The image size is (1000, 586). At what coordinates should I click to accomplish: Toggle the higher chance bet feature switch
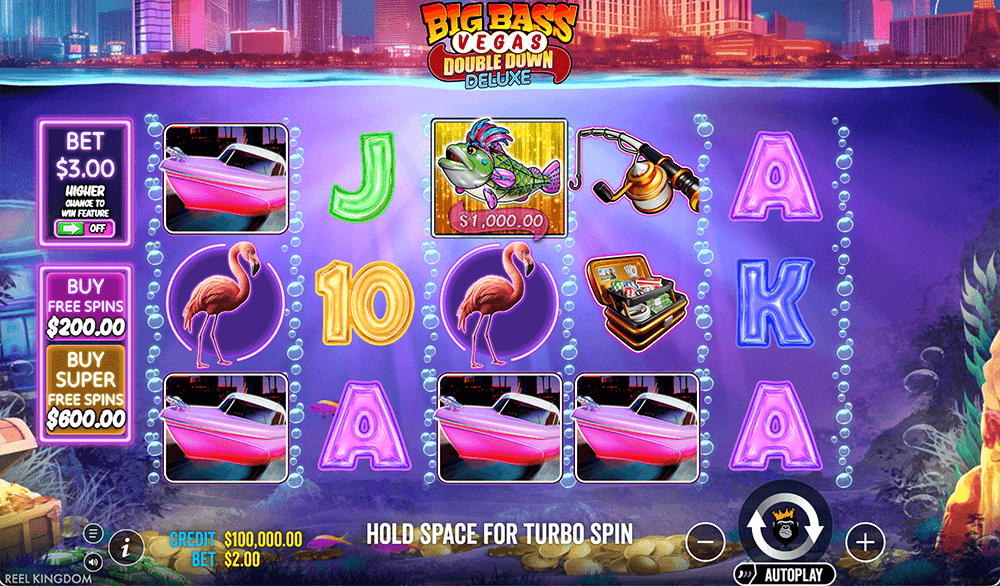pyautogui.click(x=85, y=227)
